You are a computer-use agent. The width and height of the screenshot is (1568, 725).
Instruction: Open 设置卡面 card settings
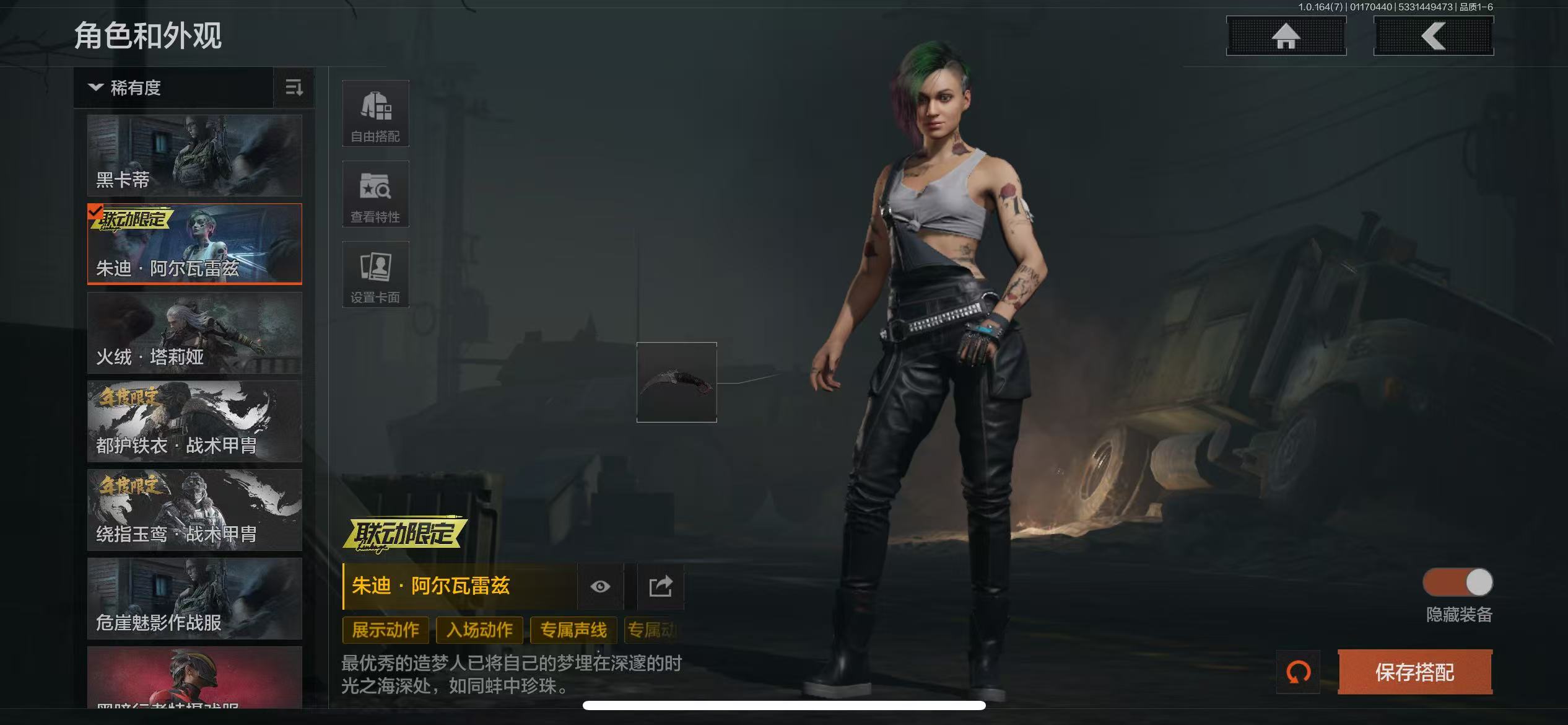pyautogui.click(x=375, y=275)
